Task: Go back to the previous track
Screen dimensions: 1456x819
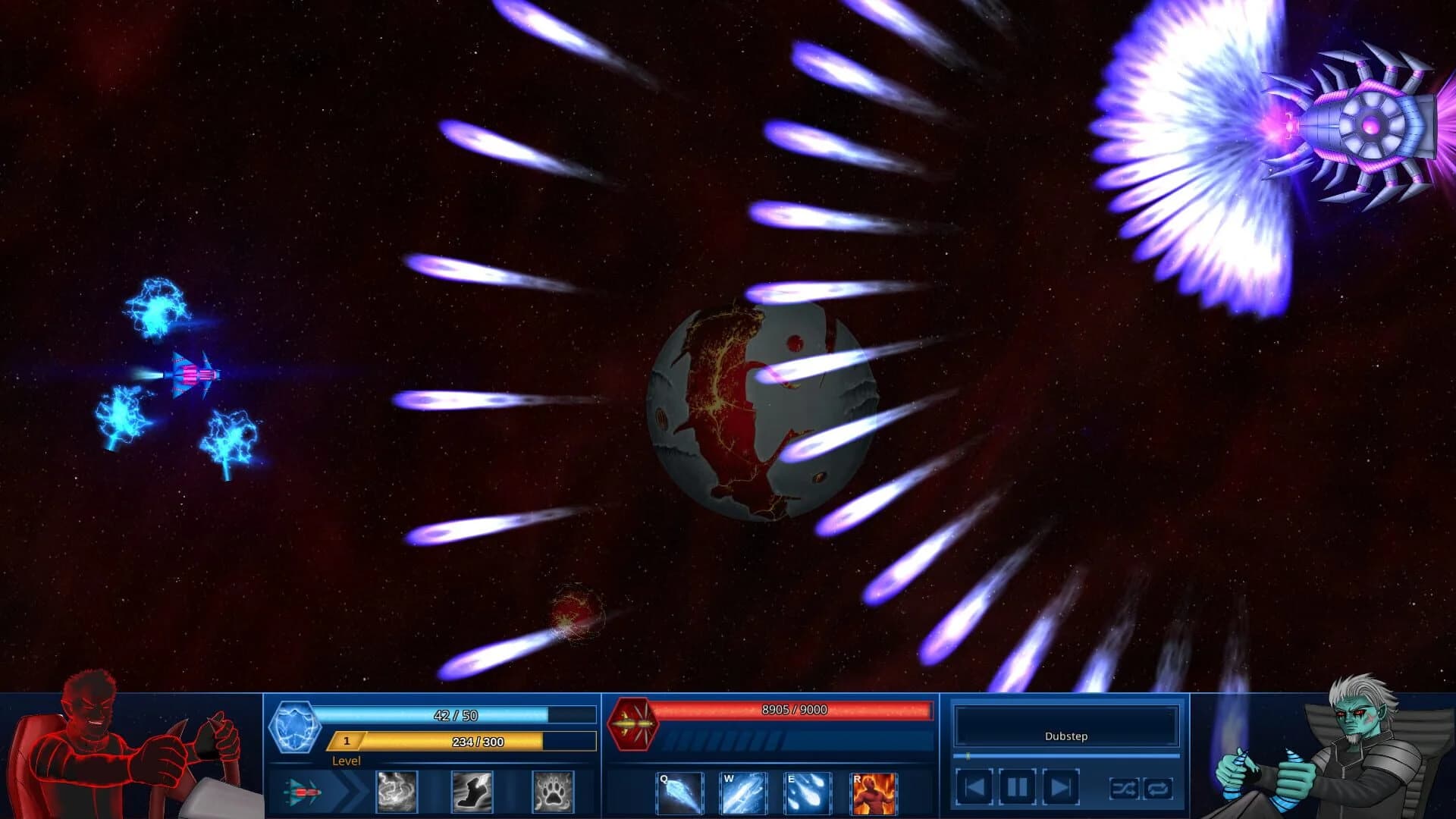Action: pos(976,787)
